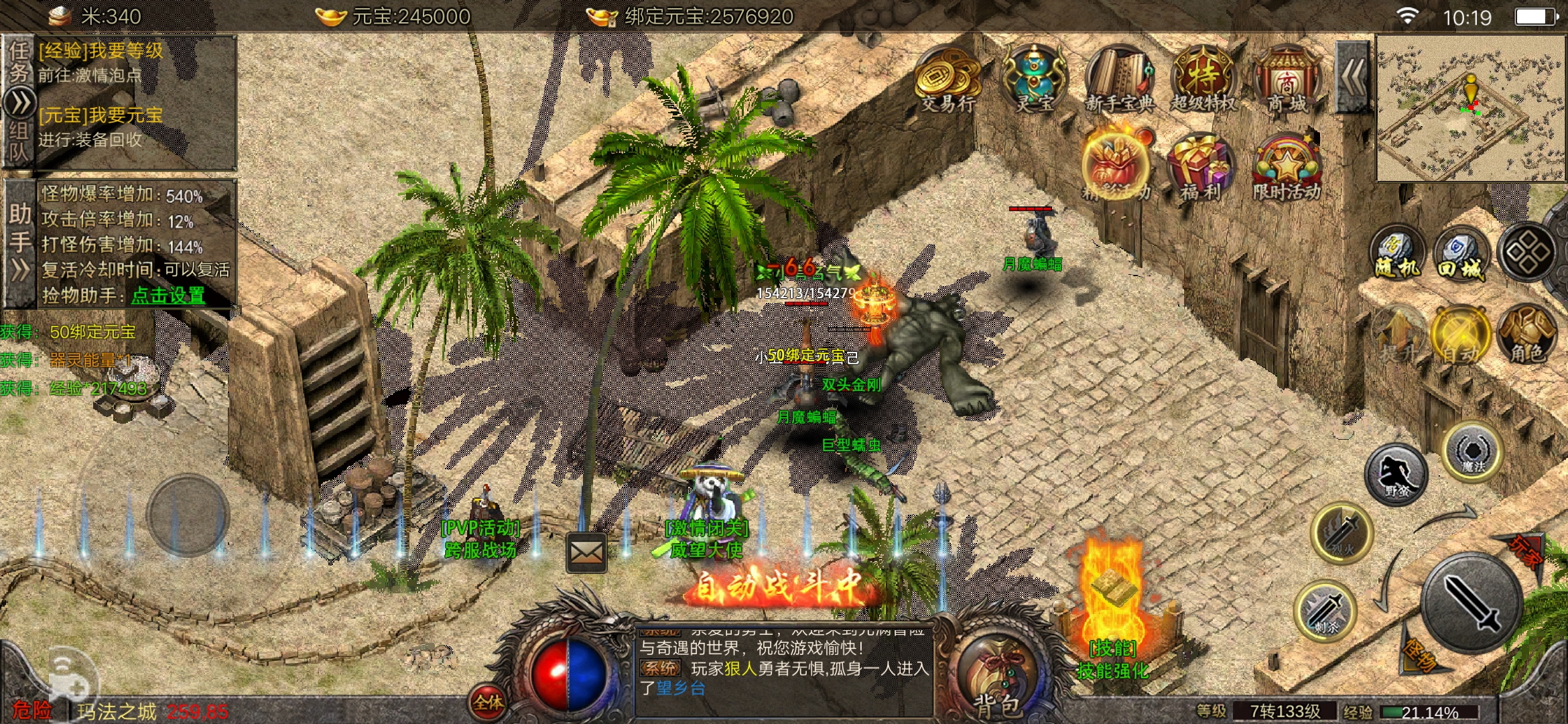
Task: Click the 点击设置 pickup helper link
Action: tap(168, 295)
